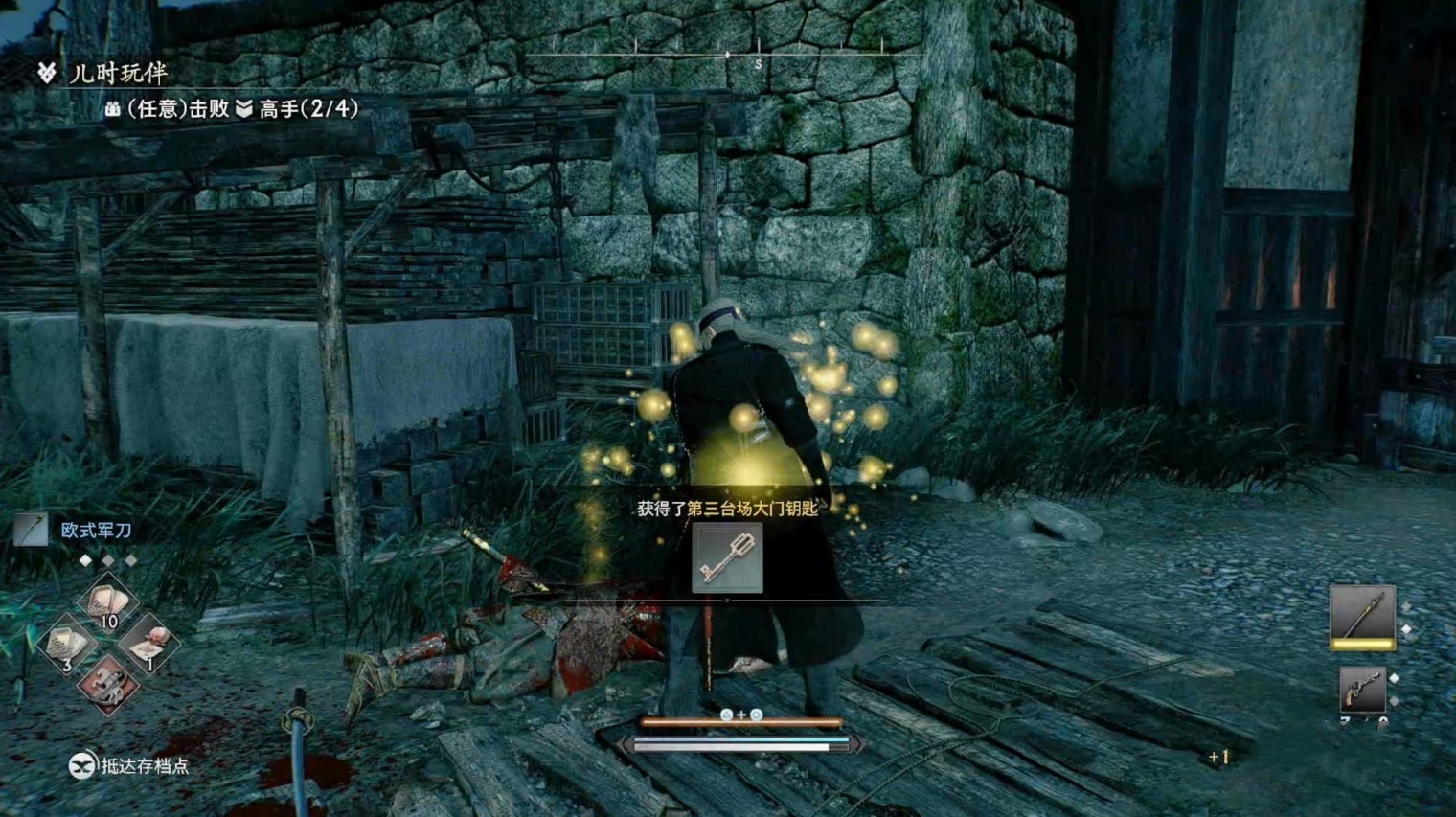This screenshot has width=1456, height=817.
Task: Open the 儿时玩伴 quest tracker
Action: click(117, 73)
